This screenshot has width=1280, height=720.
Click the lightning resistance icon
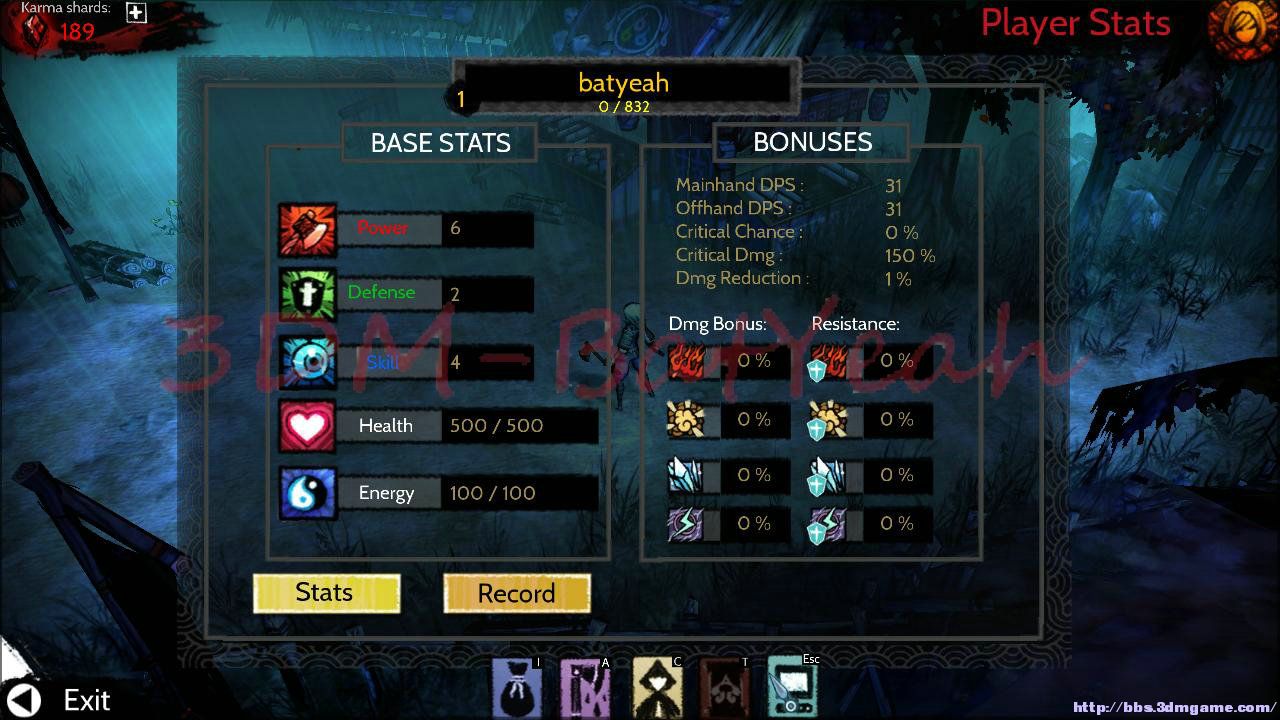(x=828, y=525)
